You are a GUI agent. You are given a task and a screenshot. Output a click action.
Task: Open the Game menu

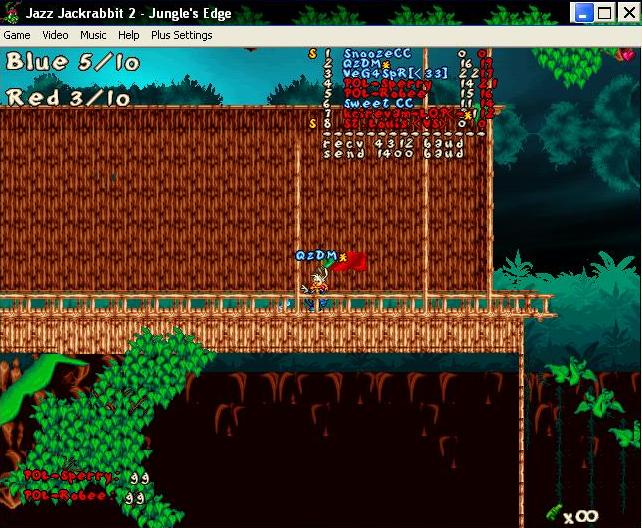point(17,35)
